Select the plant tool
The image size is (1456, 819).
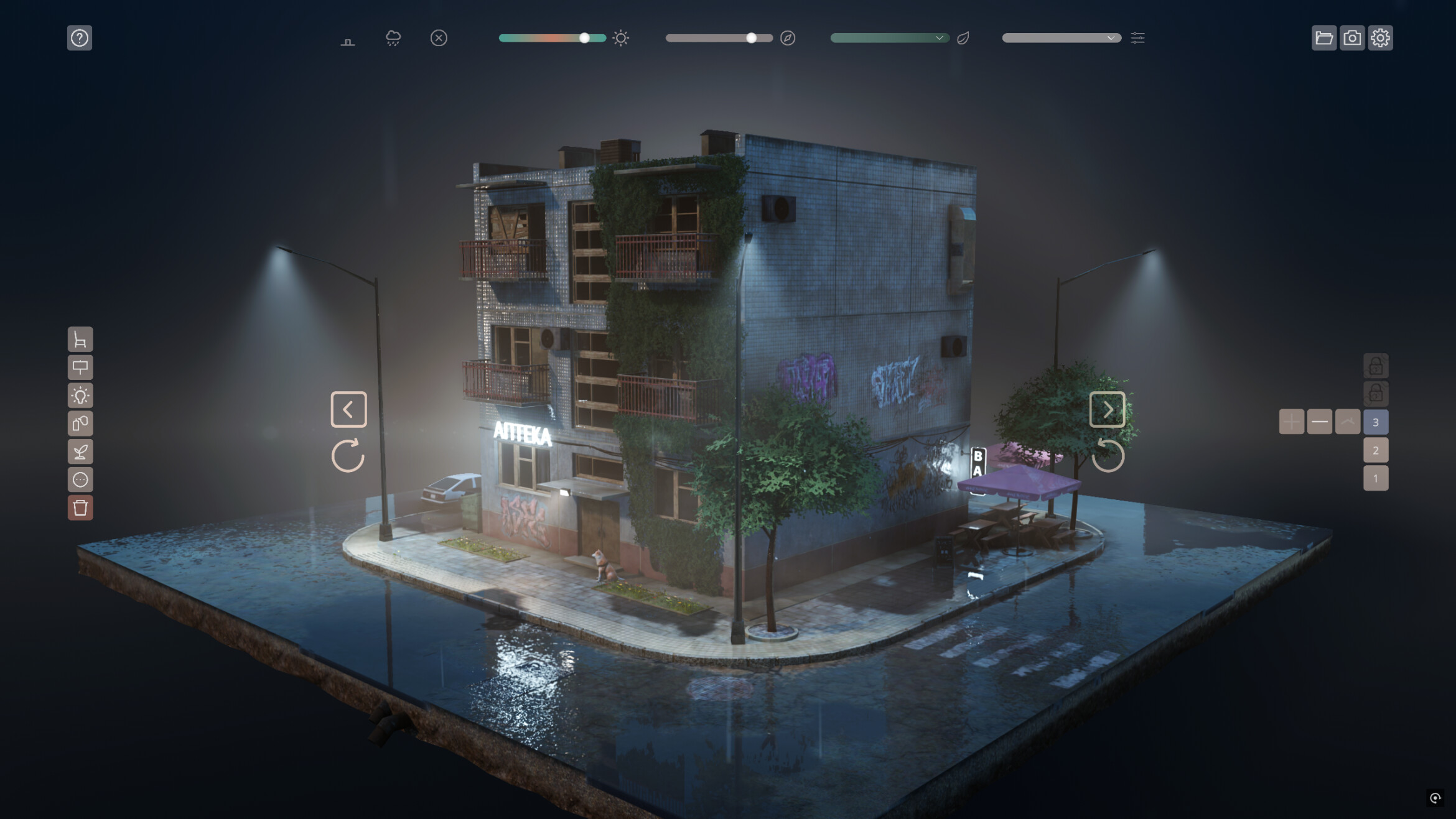80,451
